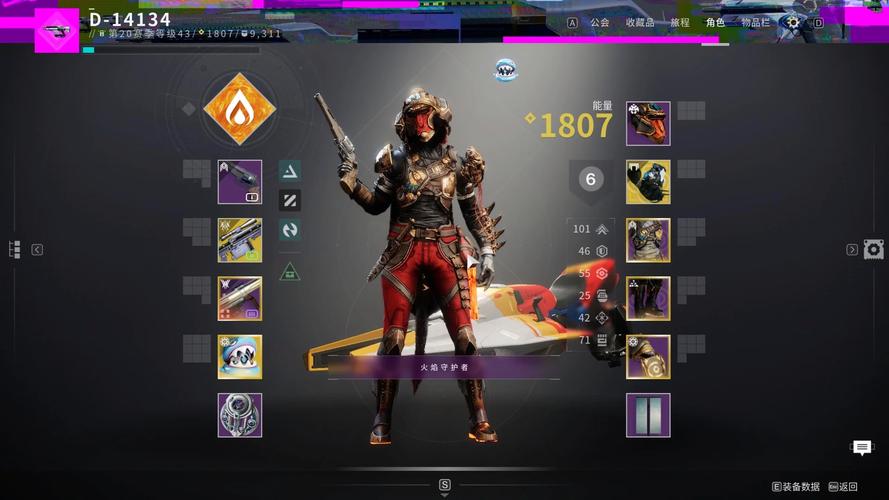Select the chest armor slot
Image resolution: width=889 pixels, height=500 pixels.
coord(648,240)
